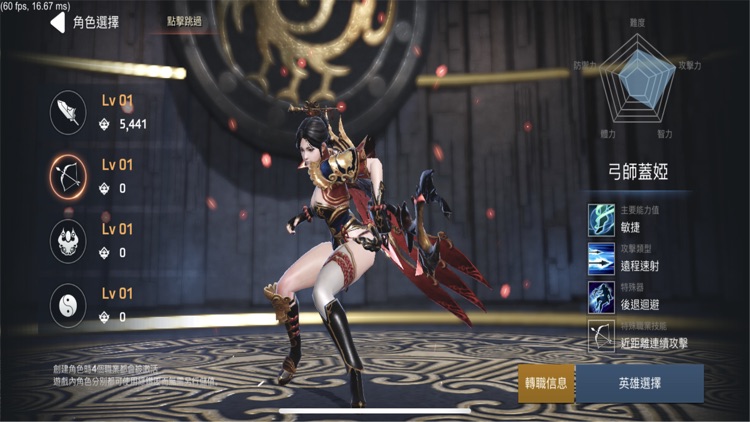Select the feather class icon
This screenshot has width=750, height=422.
(68, 113)
